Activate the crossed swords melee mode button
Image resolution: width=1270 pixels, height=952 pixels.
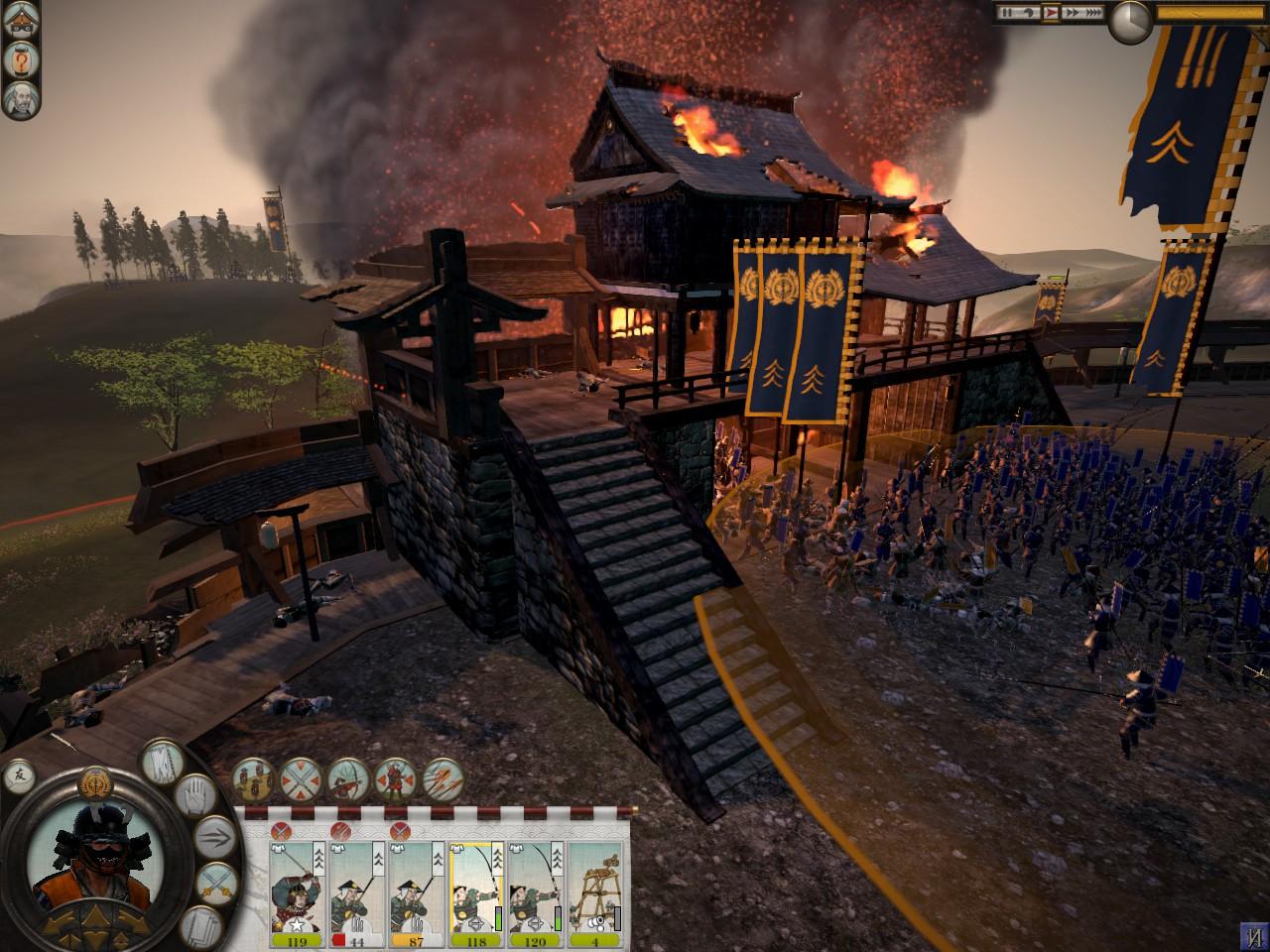[216, 880]
